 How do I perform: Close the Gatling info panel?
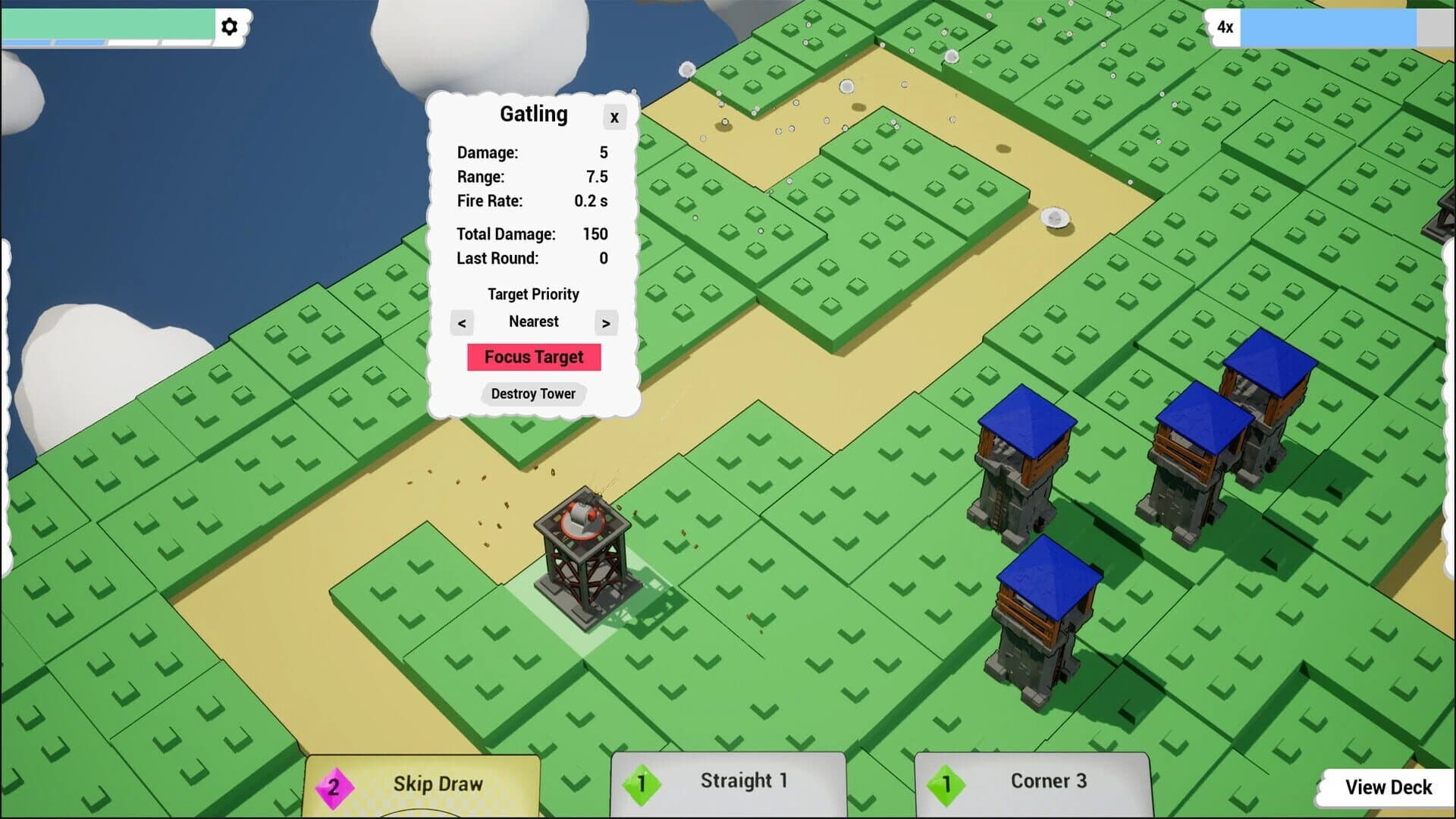[x=614, y=118]
